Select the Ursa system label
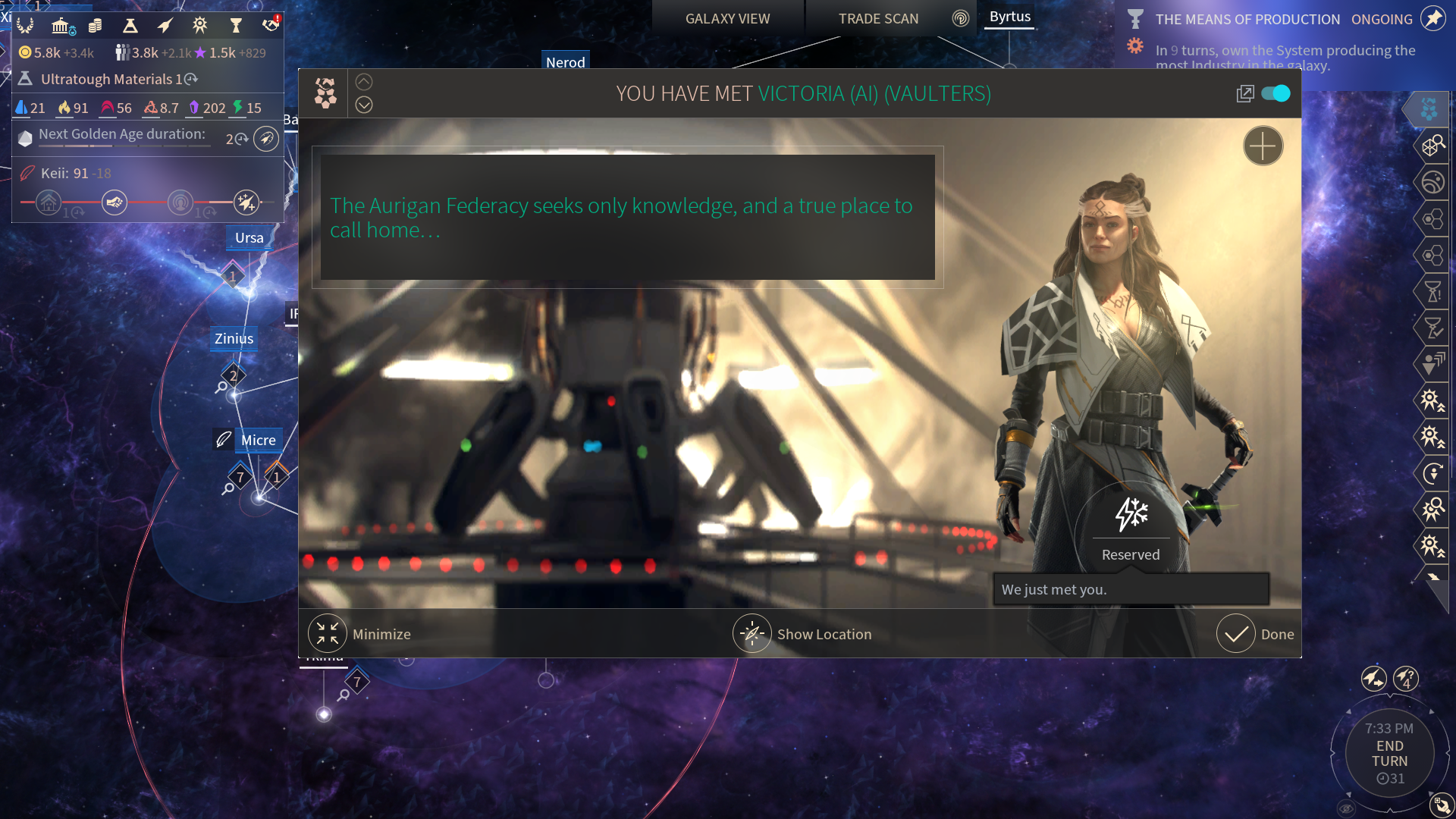The height and width of the screenshot is (819, 1456). pyautogui.click(x=249, y=237)
